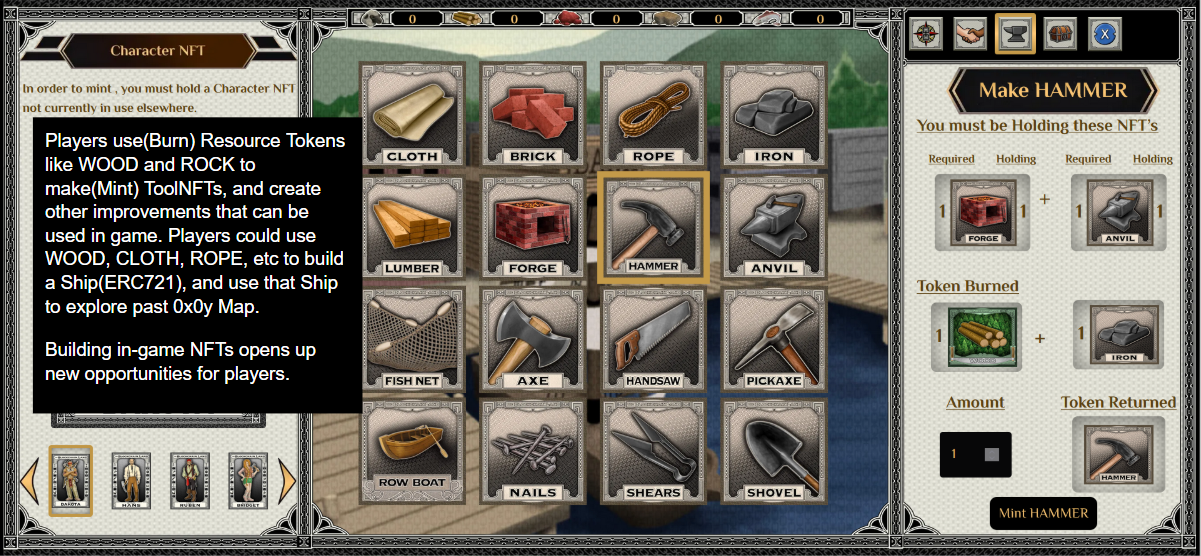Select the CLOTH crafting tile
This screenshot has width=1201, height=556.
point(412,114)
